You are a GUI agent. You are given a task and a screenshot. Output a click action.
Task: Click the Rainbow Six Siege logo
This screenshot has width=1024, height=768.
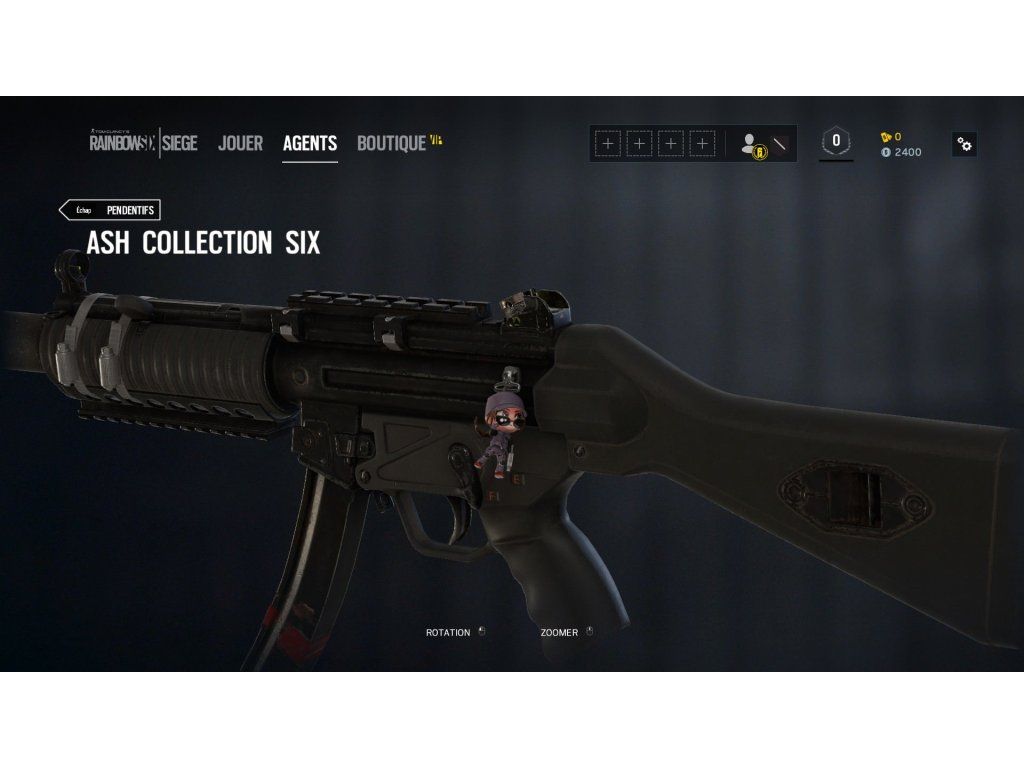tap(143, 142)
